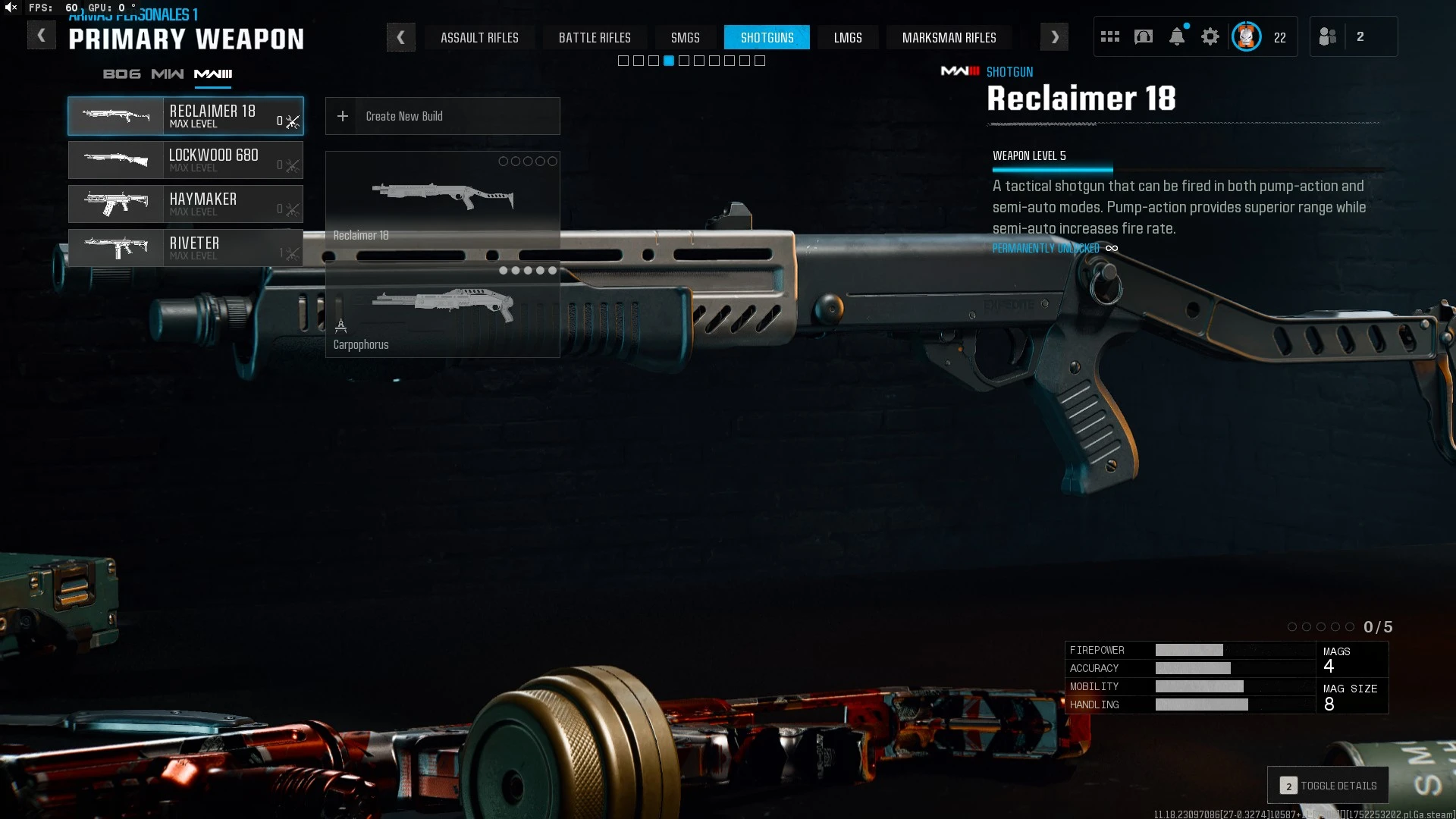Show next weapon categories with right arrow

tap(1054, 37)
